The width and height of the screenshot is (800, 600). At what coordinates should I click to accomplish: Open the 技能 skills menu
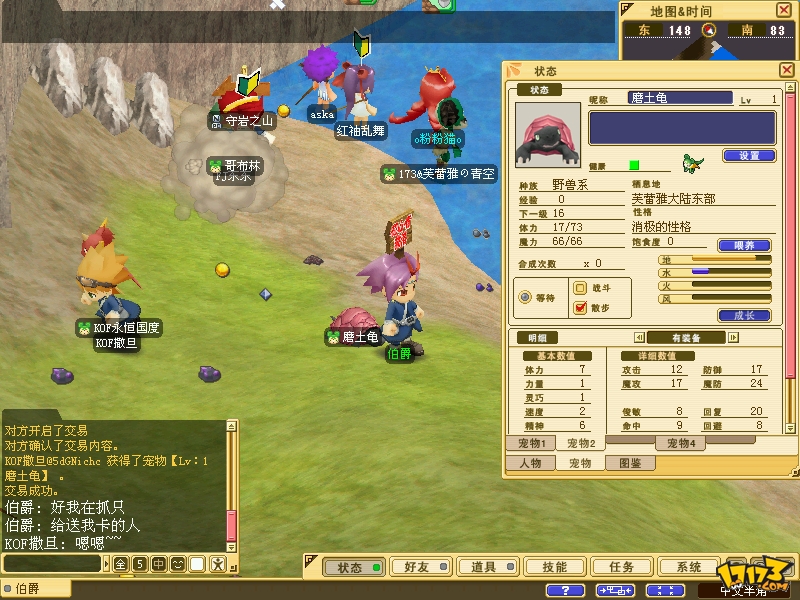553,567
